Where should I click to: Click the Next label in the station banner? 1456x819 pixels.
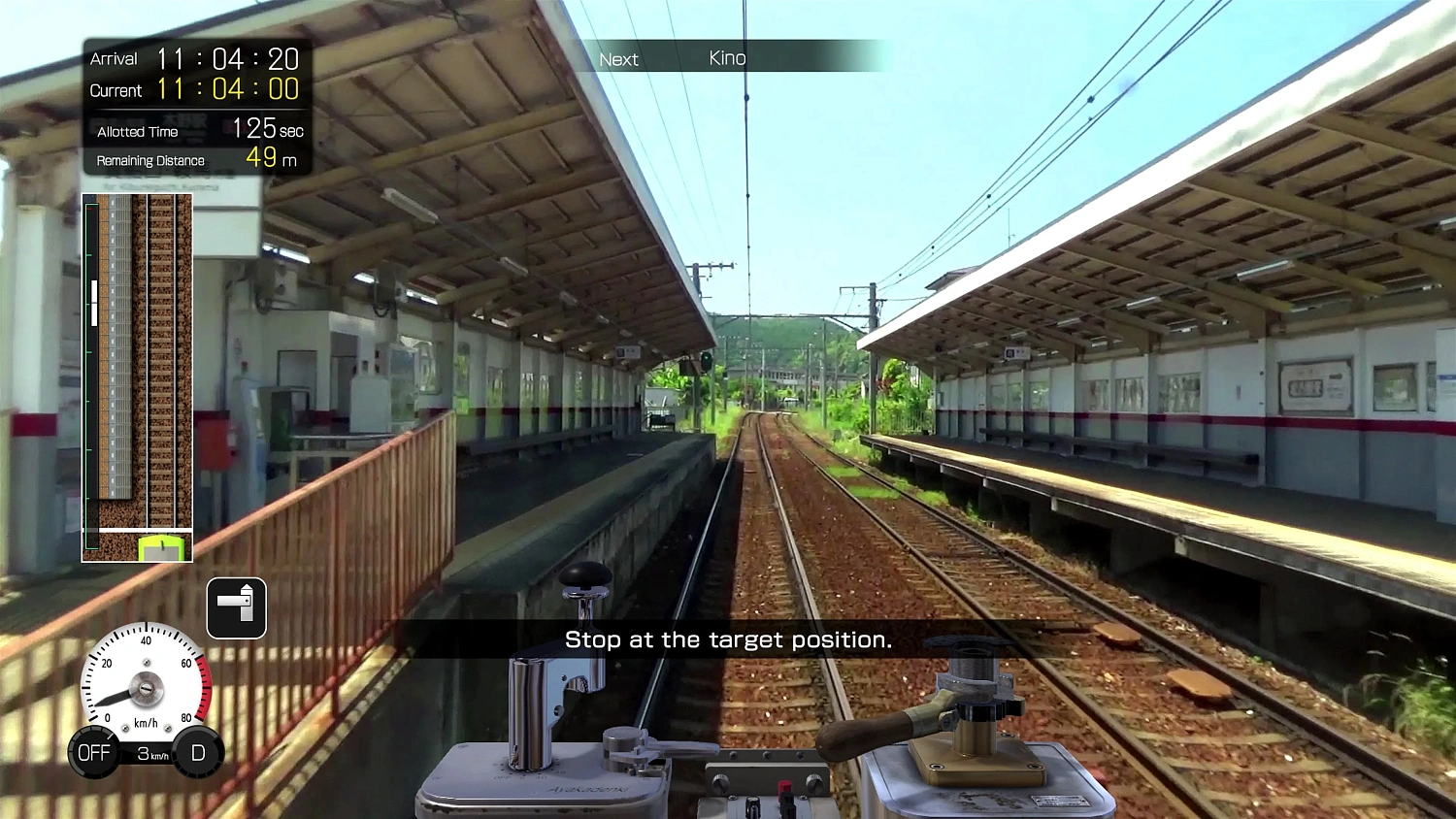point(618,59)
